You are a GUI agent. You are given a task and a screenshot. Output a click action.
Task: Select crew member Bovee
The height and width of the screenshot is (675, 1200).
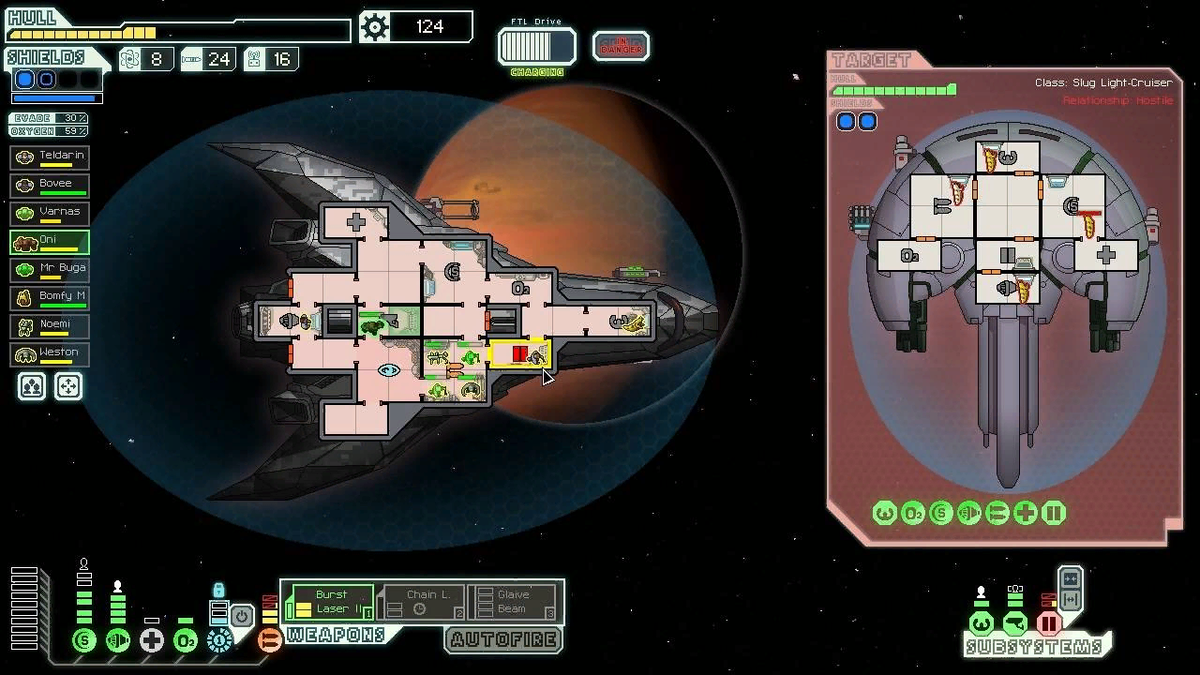[50, 186]
